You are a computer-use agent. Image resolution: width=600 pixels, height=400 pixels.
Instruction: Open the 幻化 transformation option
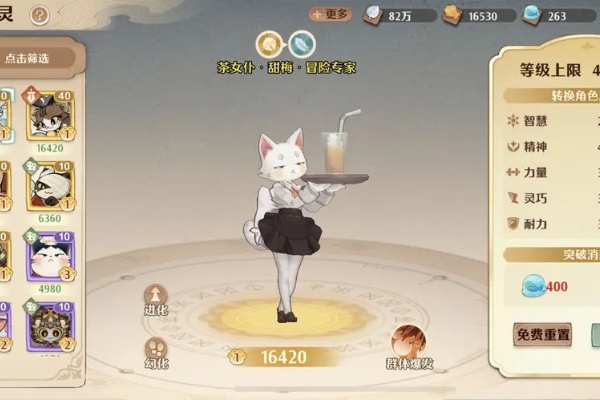tap(156, 352)
